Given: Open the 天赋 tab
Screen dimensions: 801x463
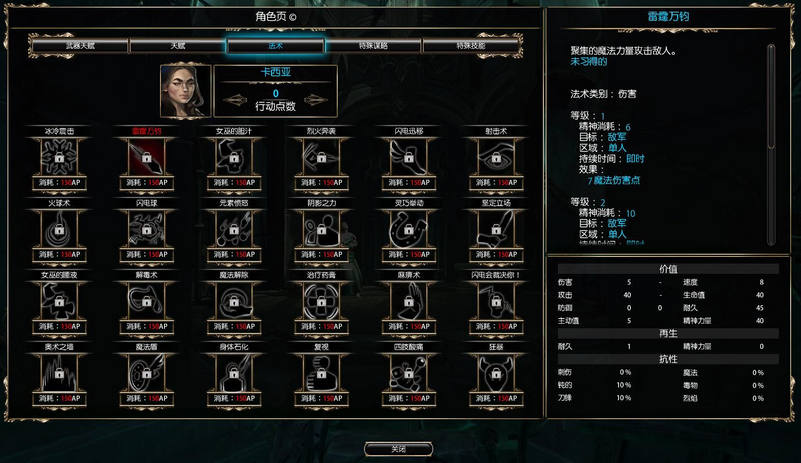Looking at the screenshot, I should (177, 46).
